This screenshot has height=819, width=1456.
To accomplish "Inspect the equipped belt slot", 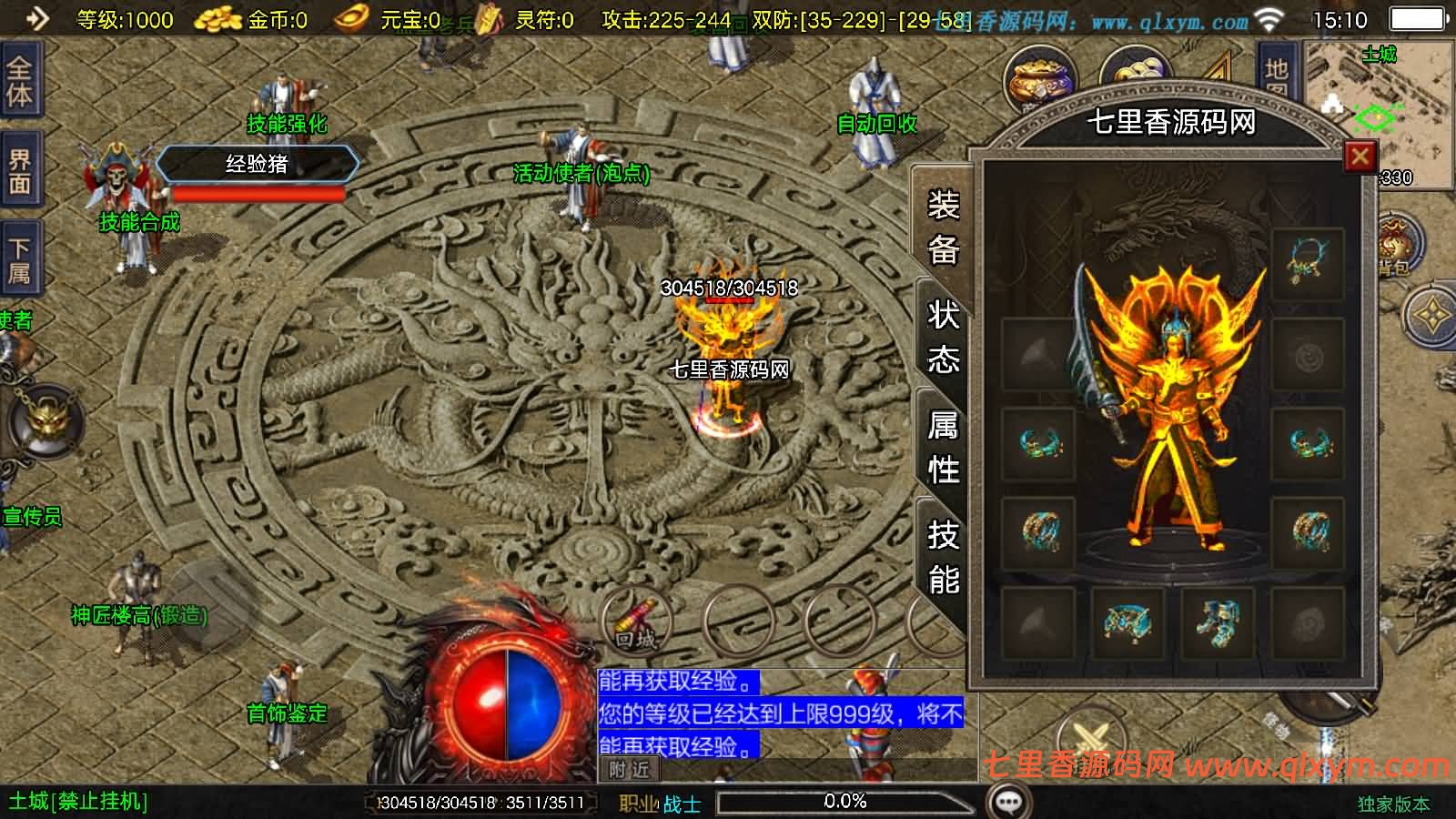I will pyautogui.click(x=1127, y=623).
